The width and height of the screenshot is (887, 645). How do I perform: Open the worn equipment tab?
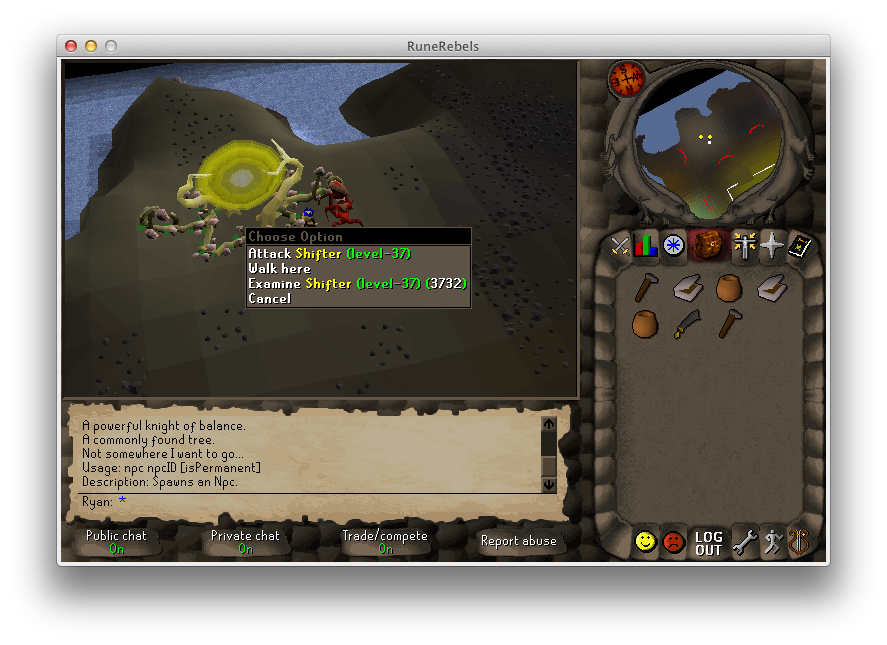tap(744, 245)
